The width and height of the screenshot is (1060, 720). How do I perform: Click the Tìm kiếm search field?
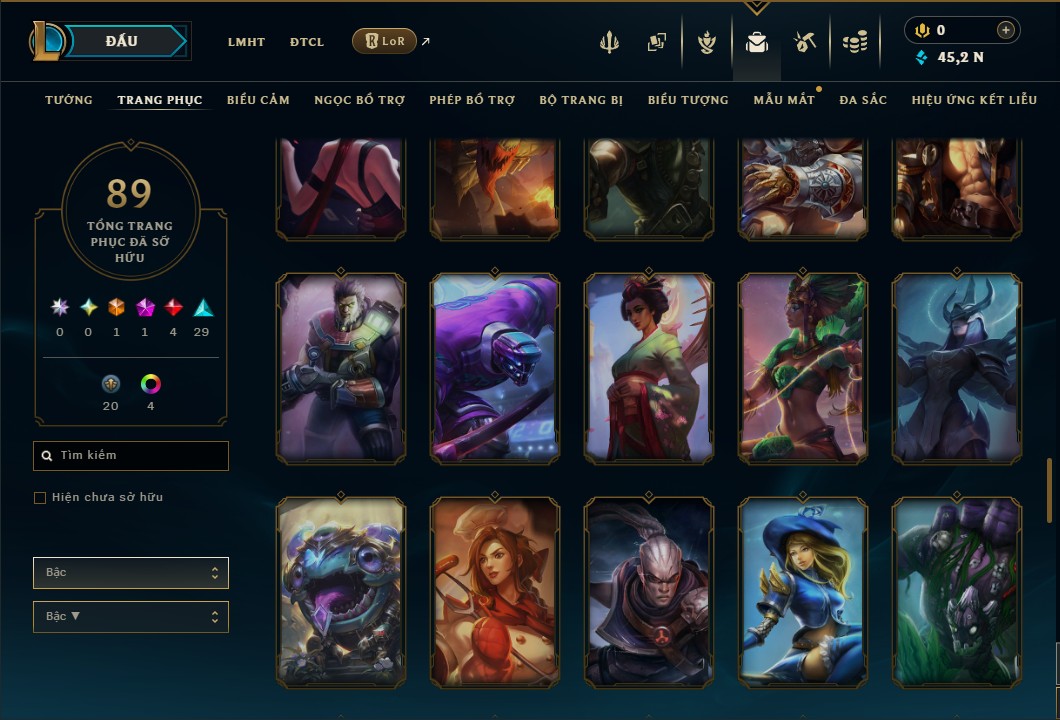click(x=131, y=456)
